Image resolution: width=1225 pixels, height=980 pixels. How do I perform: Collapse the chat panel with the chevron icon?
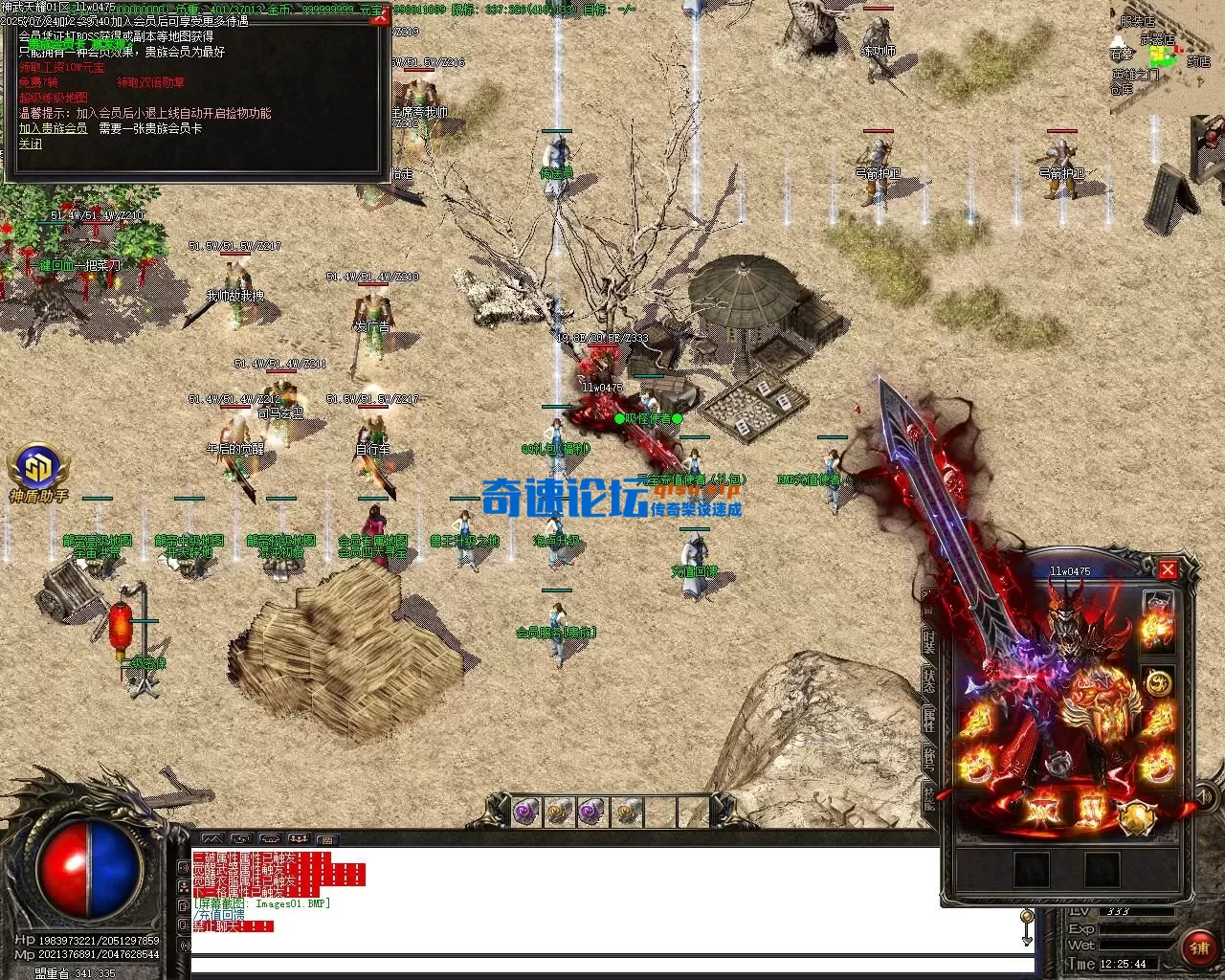(x=213, y=839)
